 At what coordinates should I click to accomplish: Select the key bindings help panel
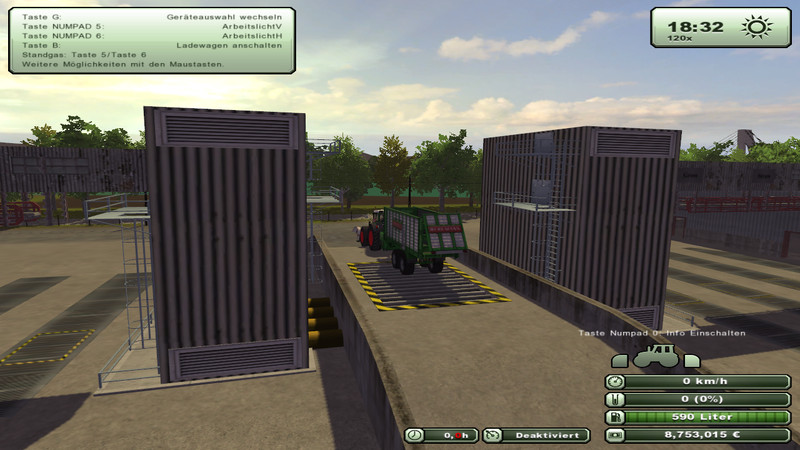point(151,41)
